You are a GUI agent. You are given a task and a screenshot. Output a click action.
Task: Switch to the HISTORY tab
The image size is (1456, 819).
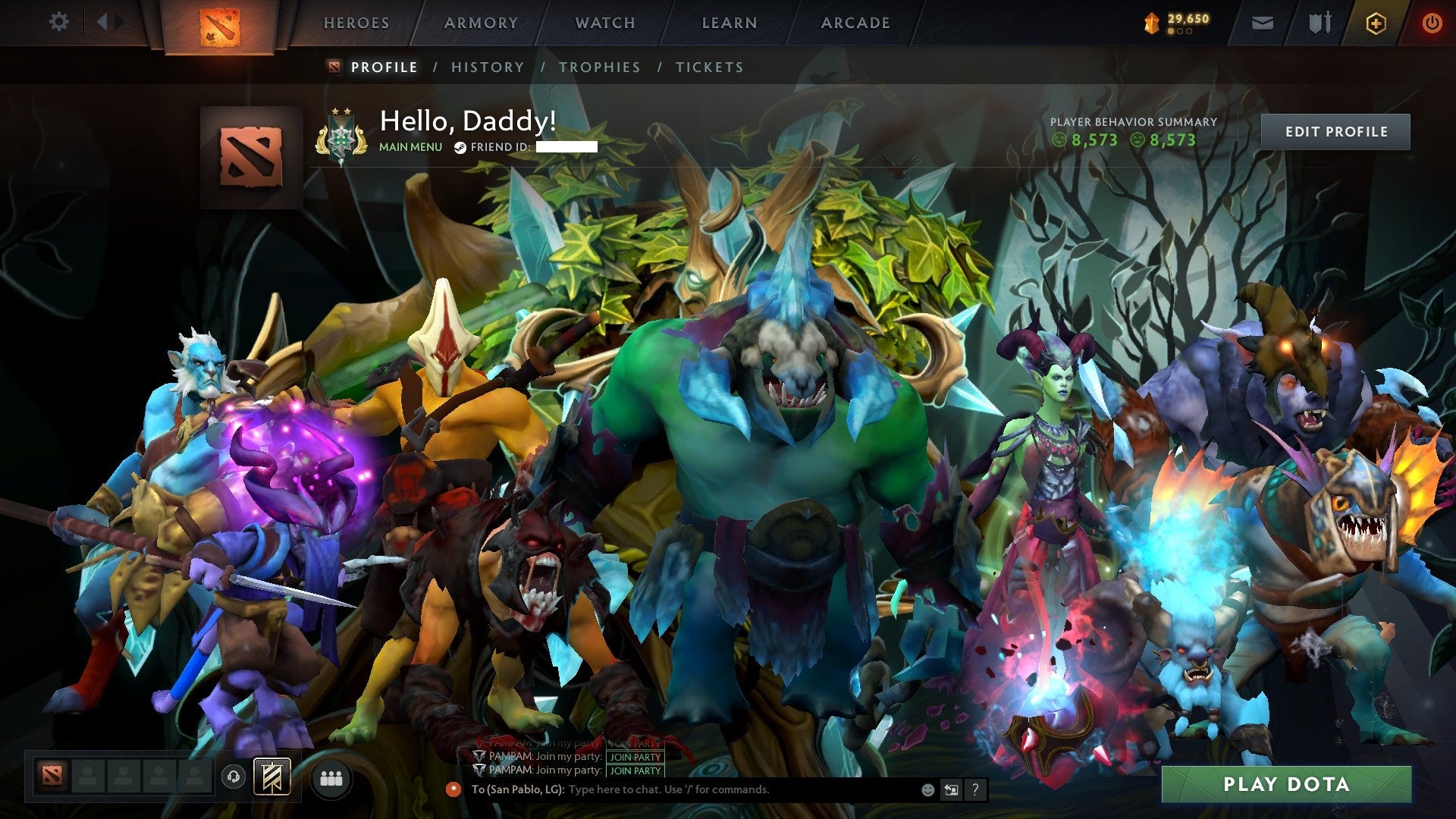tap(487, 67)
